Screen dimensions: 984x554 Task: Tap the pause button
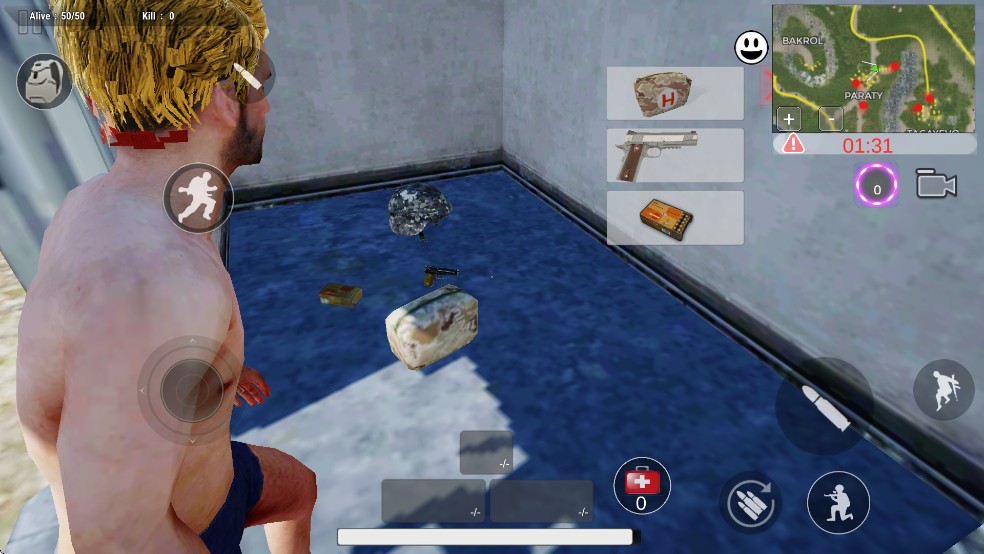coord(31,22)
